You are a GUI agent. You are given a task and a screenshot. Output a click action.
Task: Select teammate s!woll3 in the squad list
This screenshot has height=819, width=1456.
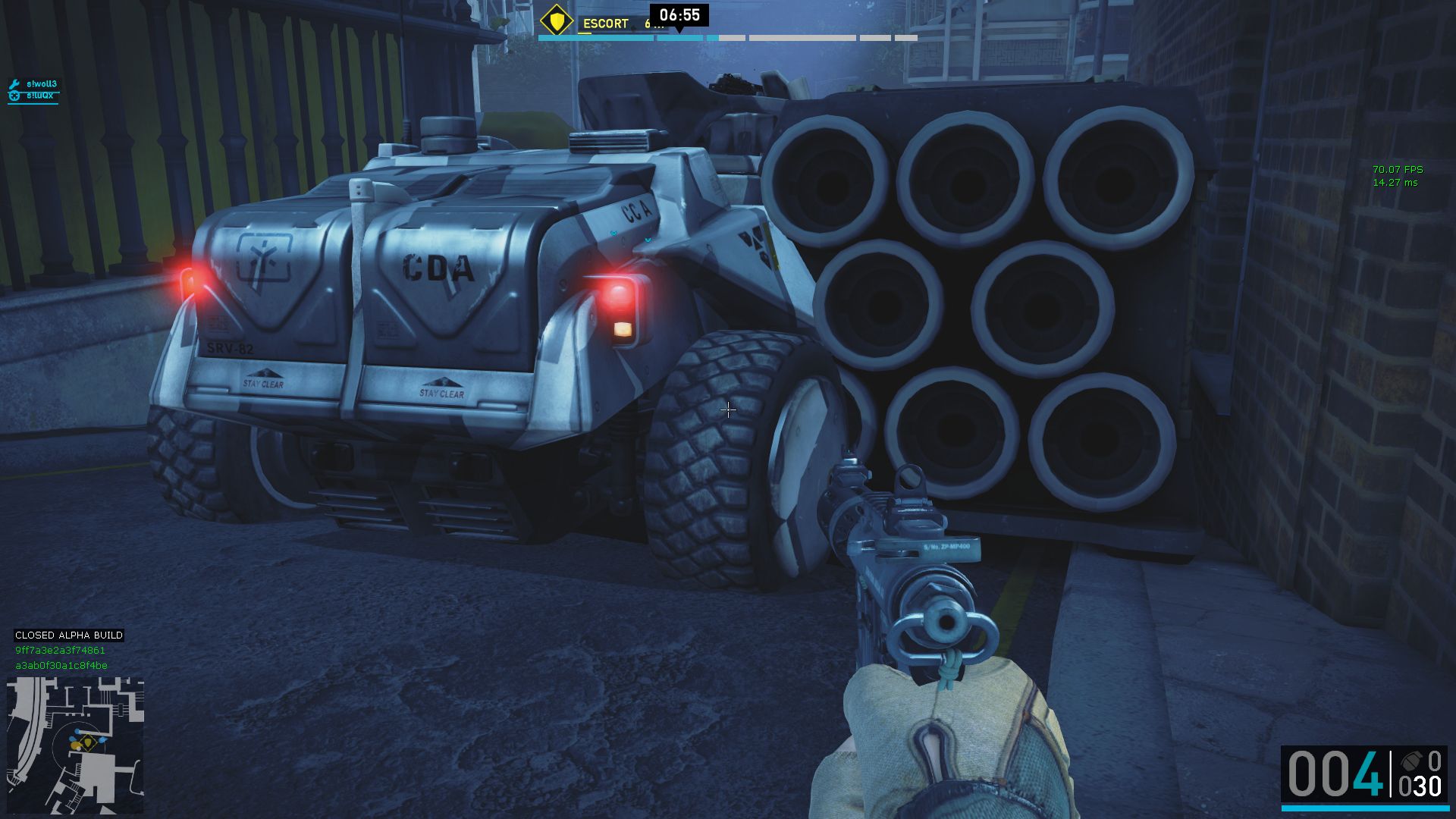pyautogui.click(x=41, y=84)
